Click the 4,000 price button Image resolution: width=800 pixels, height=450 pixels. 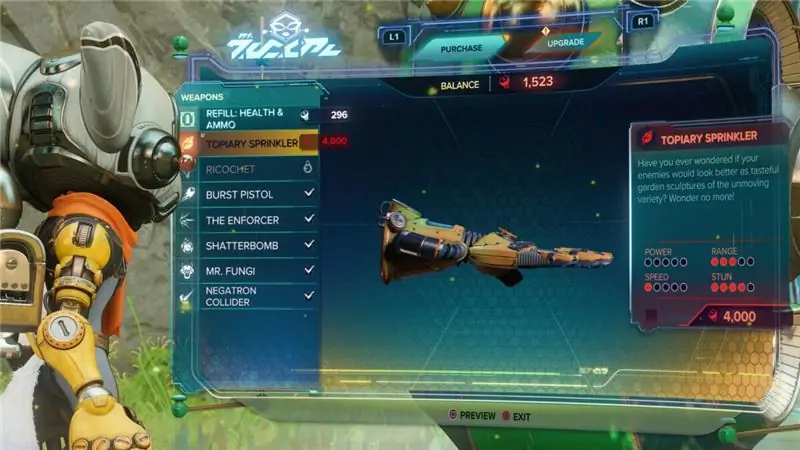pos(724,316)
